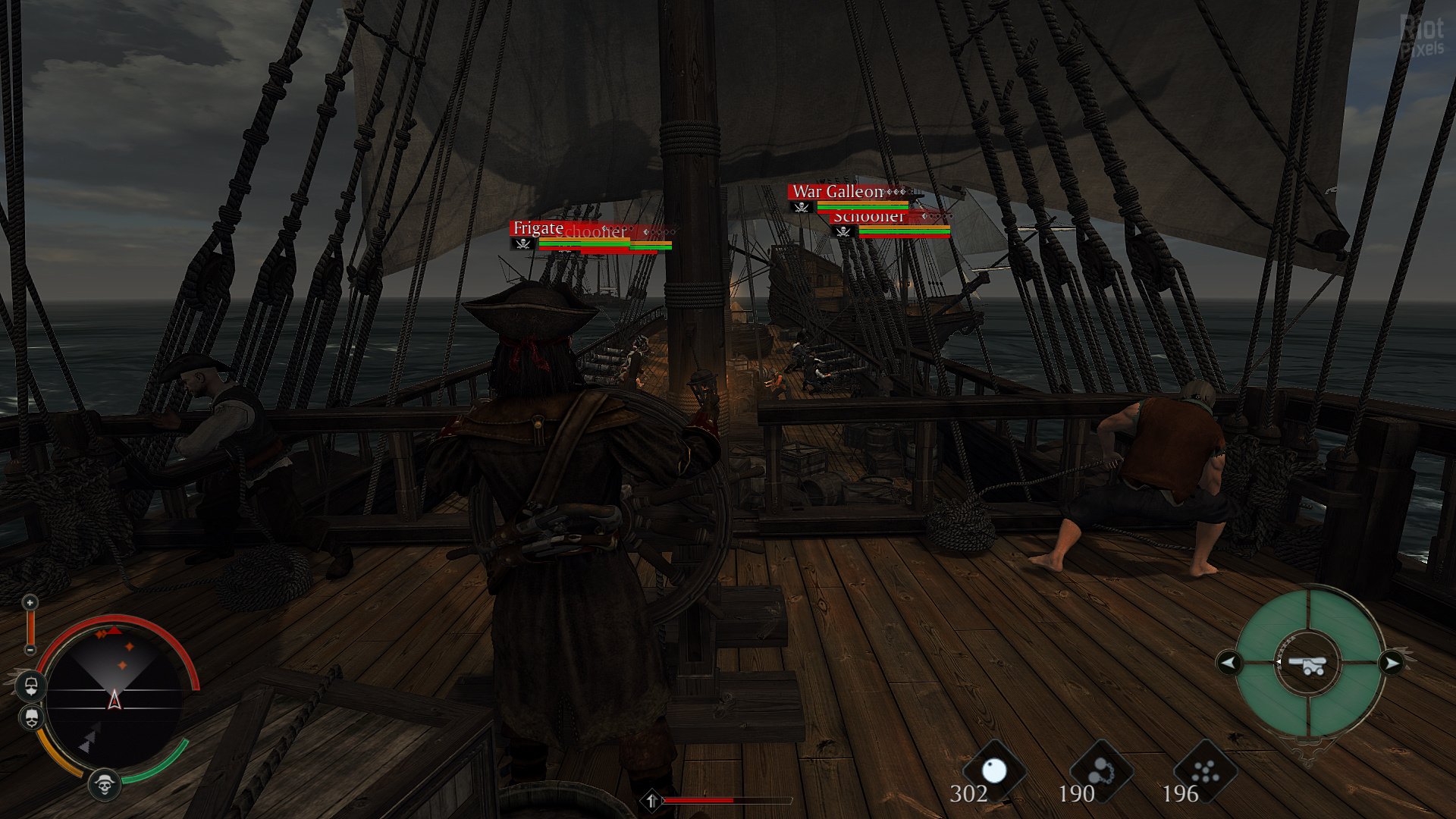The image size is (1456, 819).
Task: Select the outlined ship hull icon
Action: tap(31, 687)
